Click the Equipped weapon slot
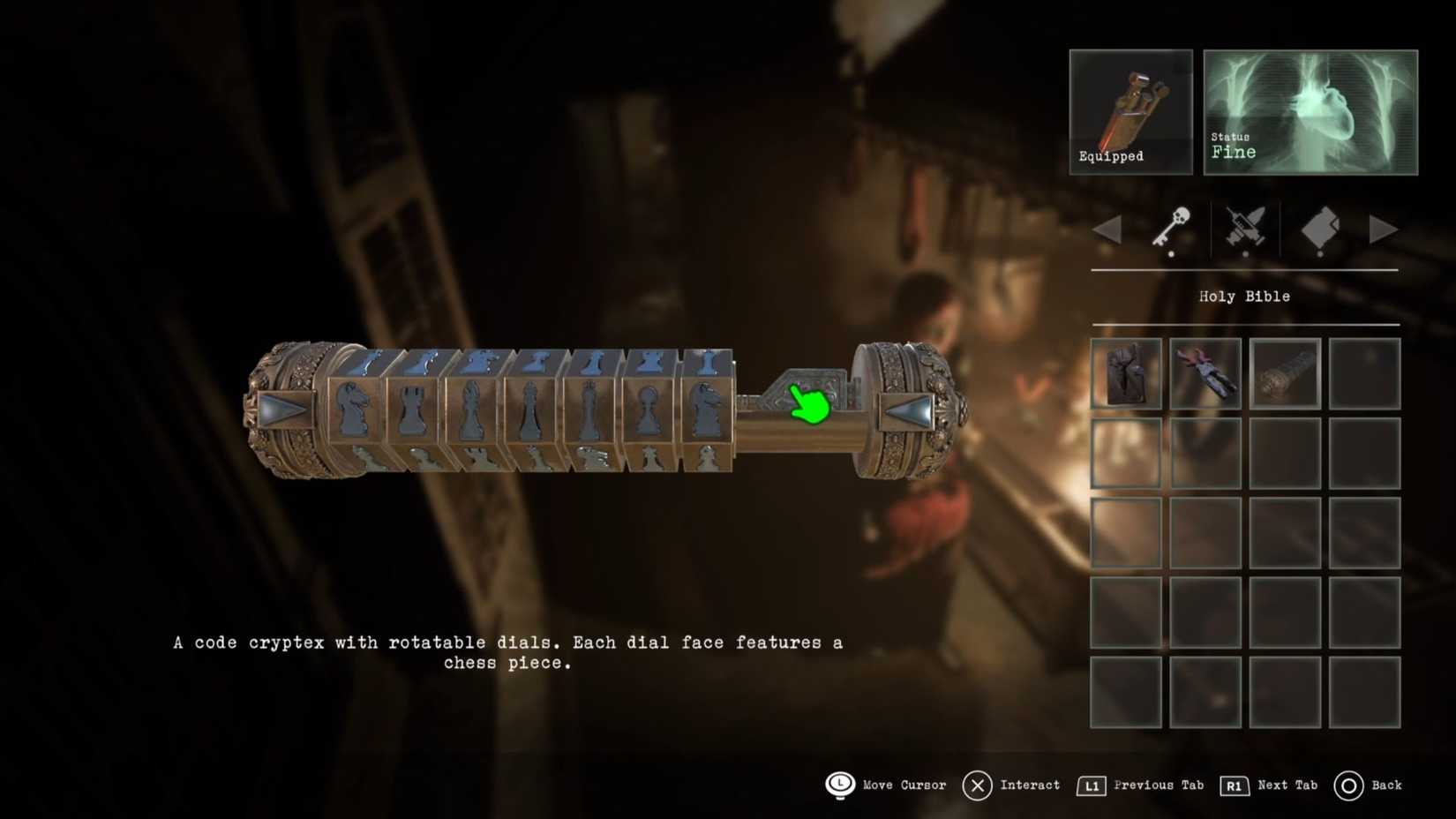The image size is (1456, 819). click(x=1130, y=112)
